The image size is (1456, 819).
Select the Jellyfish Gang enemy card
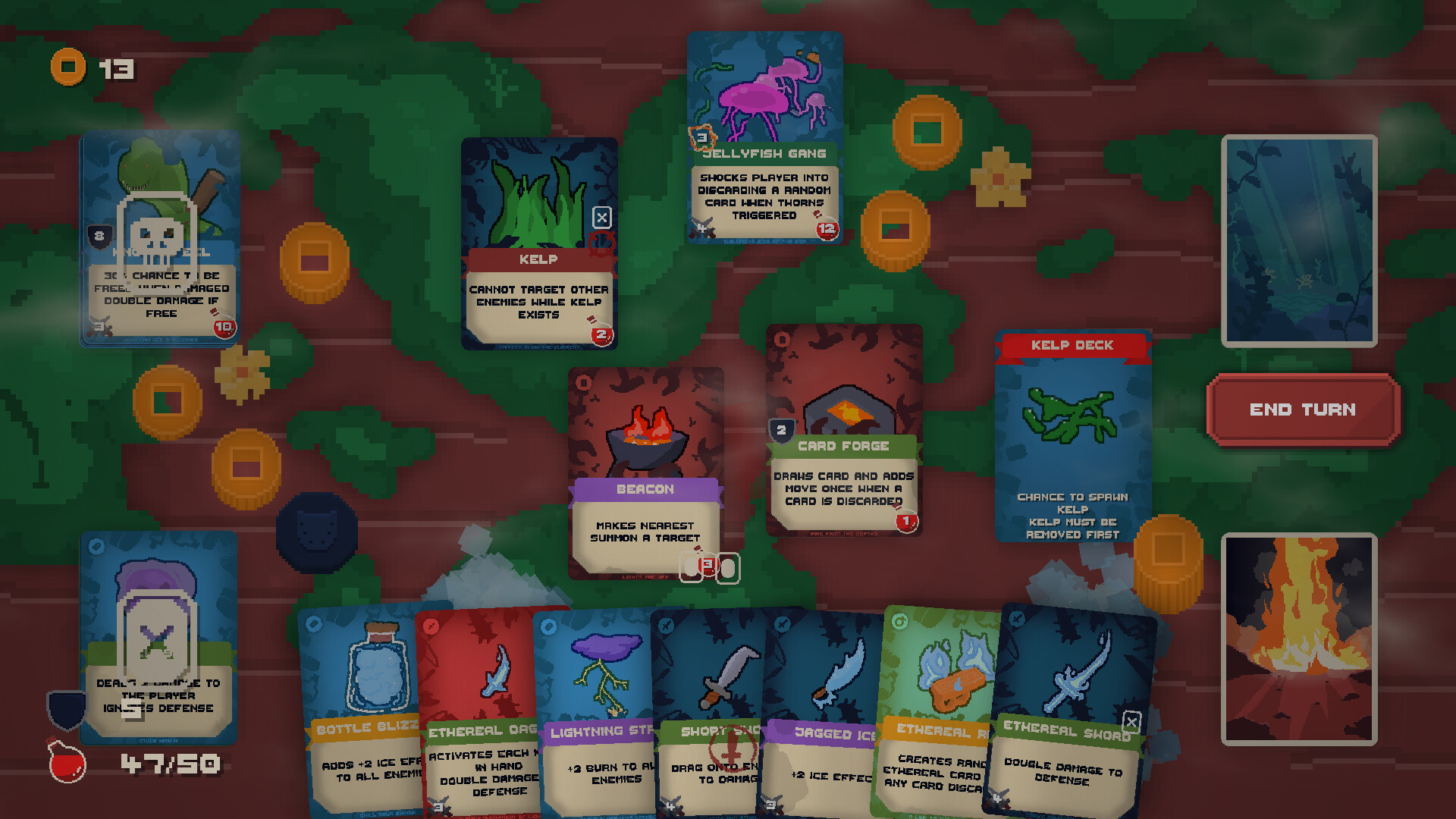tap(764, 136)
